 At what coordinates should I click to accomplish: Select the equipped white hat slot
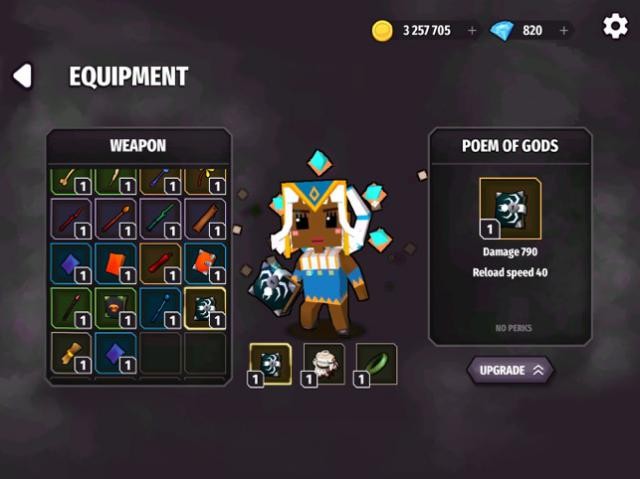[x=323, y=364]
